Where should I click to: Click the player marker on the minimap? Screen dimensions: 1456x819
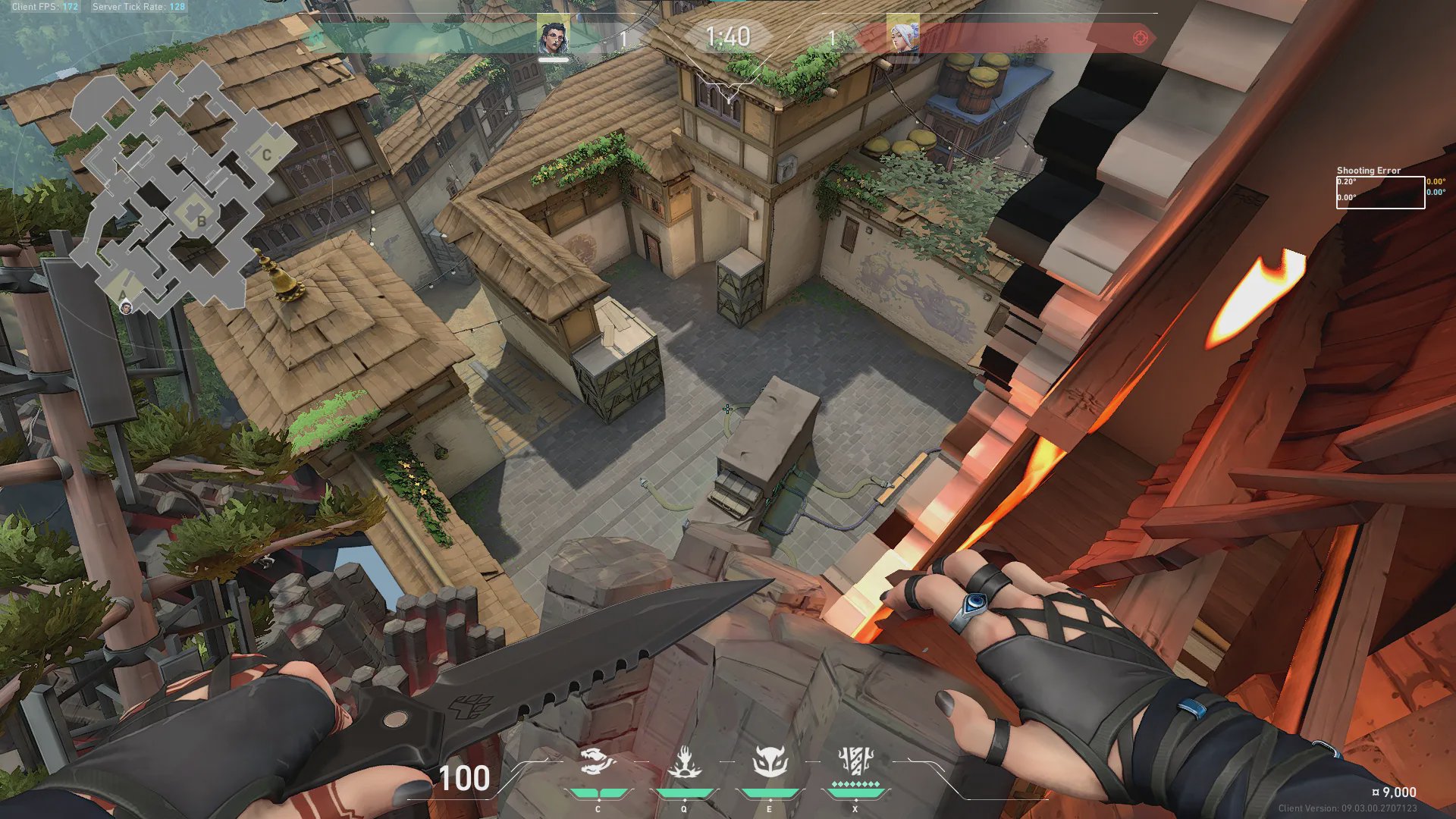[x=126, y=307]
